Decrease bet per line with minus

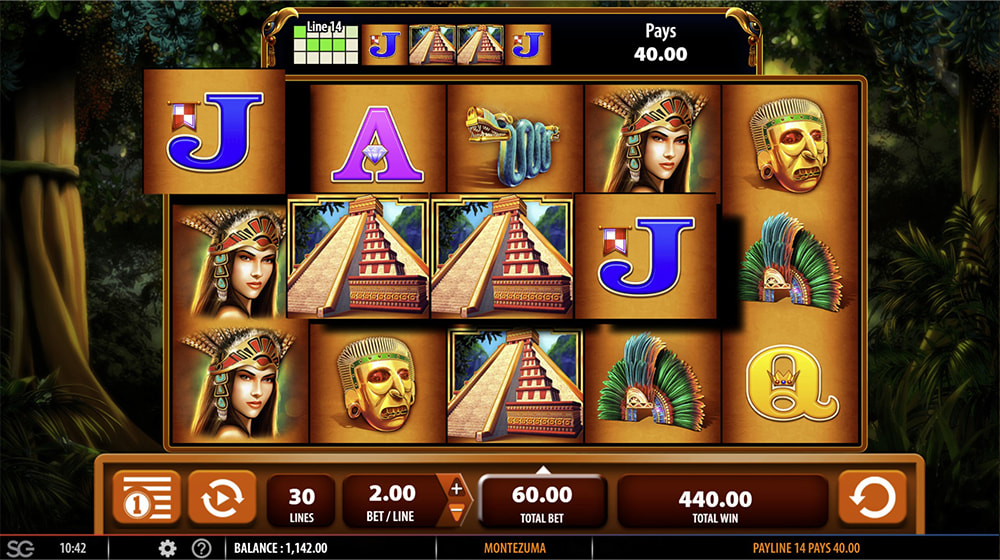pyautogui.click(x=456, y=513)
